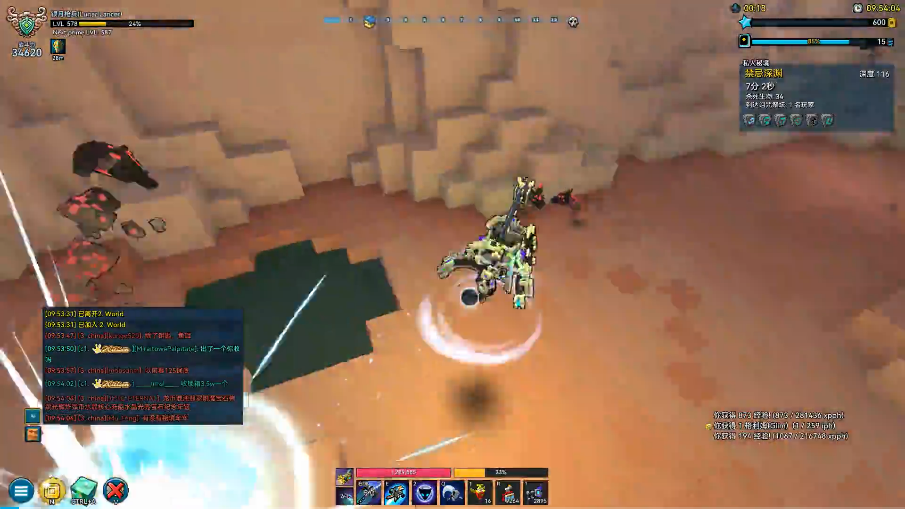Select the blue chat channel button

[x=33, y=415]
